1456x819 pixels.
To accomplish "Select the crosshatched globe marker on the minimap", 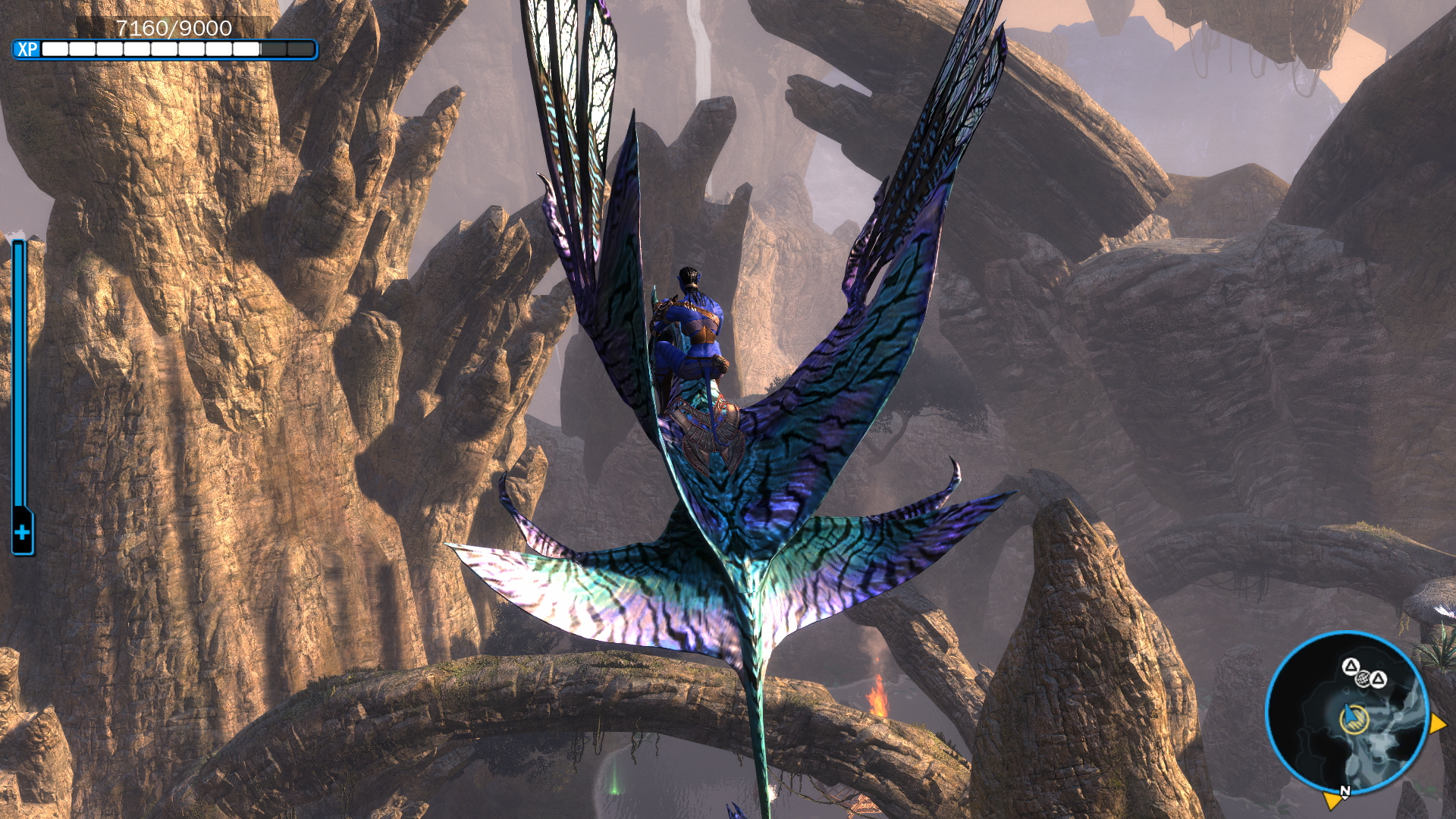I will point(1363,677).
